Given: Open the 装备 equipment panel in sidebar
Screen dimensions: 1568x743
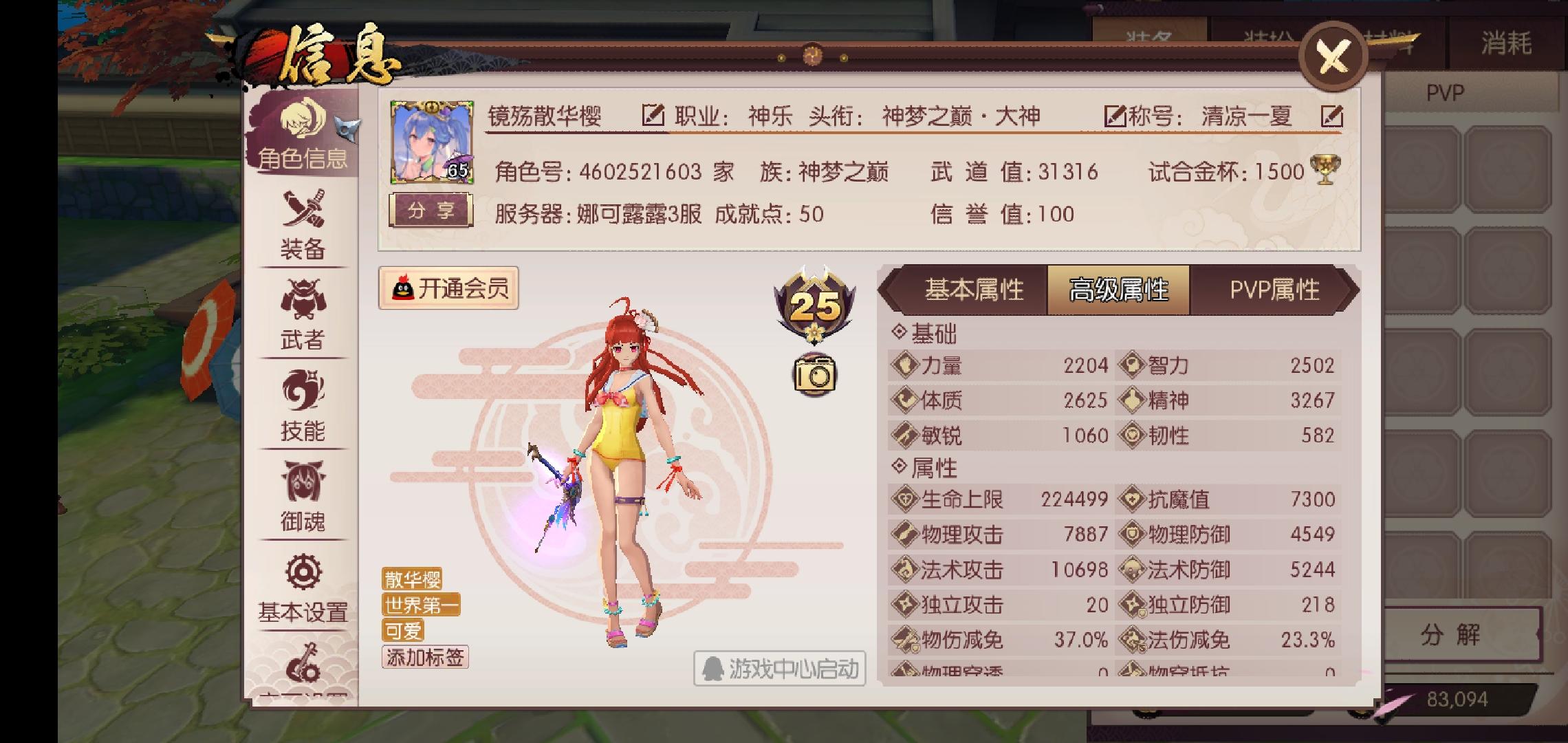Looking at the screenshot, I should (x=304, y=227).
